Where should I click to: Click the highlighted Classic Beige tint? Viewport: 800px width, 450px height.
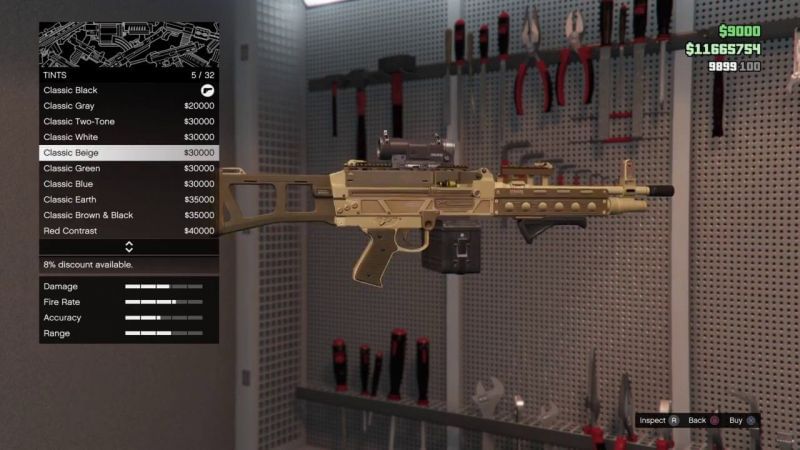pyautogui.click(x=128, y=153)
